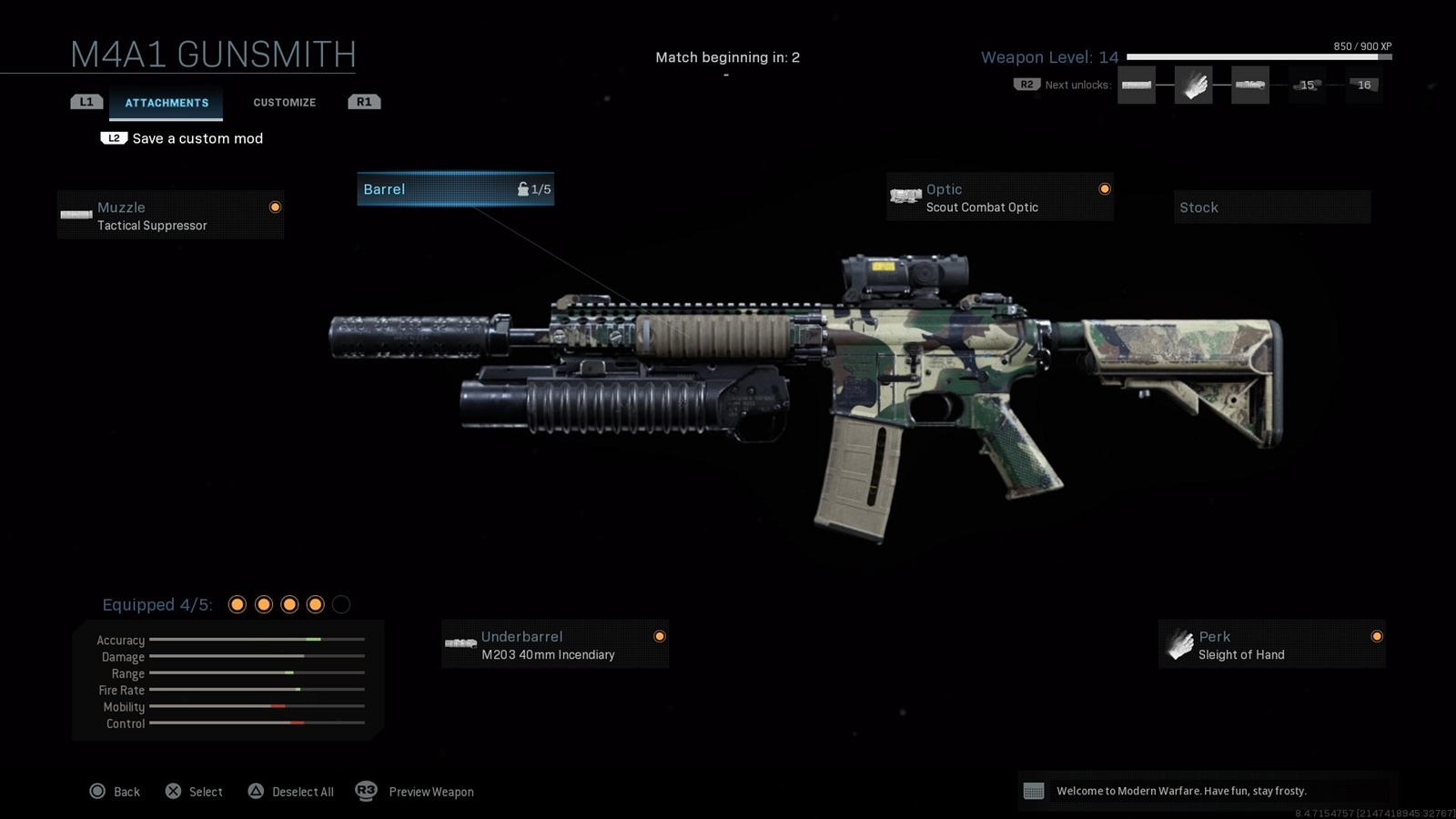Click the Select prompt label
Screen dimensions: 1456x819
(206, 792)
